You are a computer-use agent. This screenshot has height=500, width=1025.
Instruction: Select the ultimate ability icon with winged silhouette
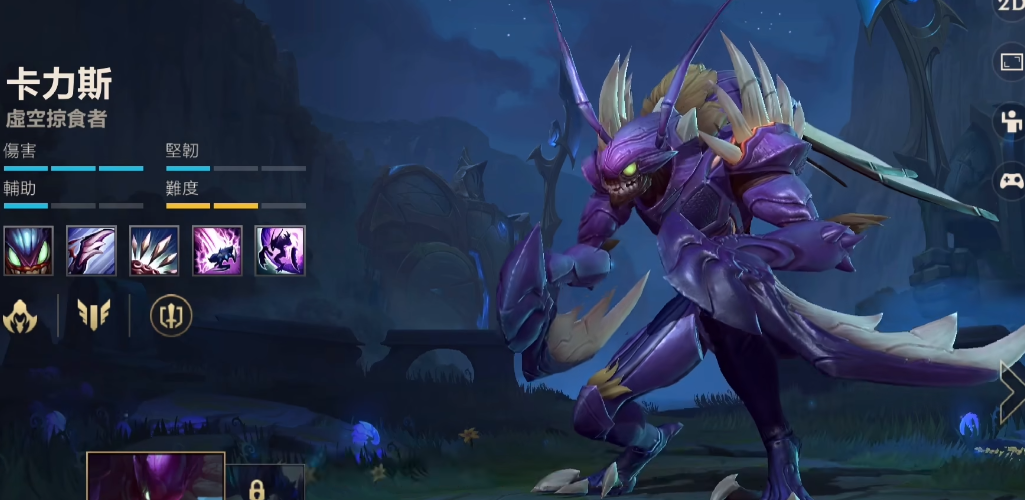click(280, 250)
